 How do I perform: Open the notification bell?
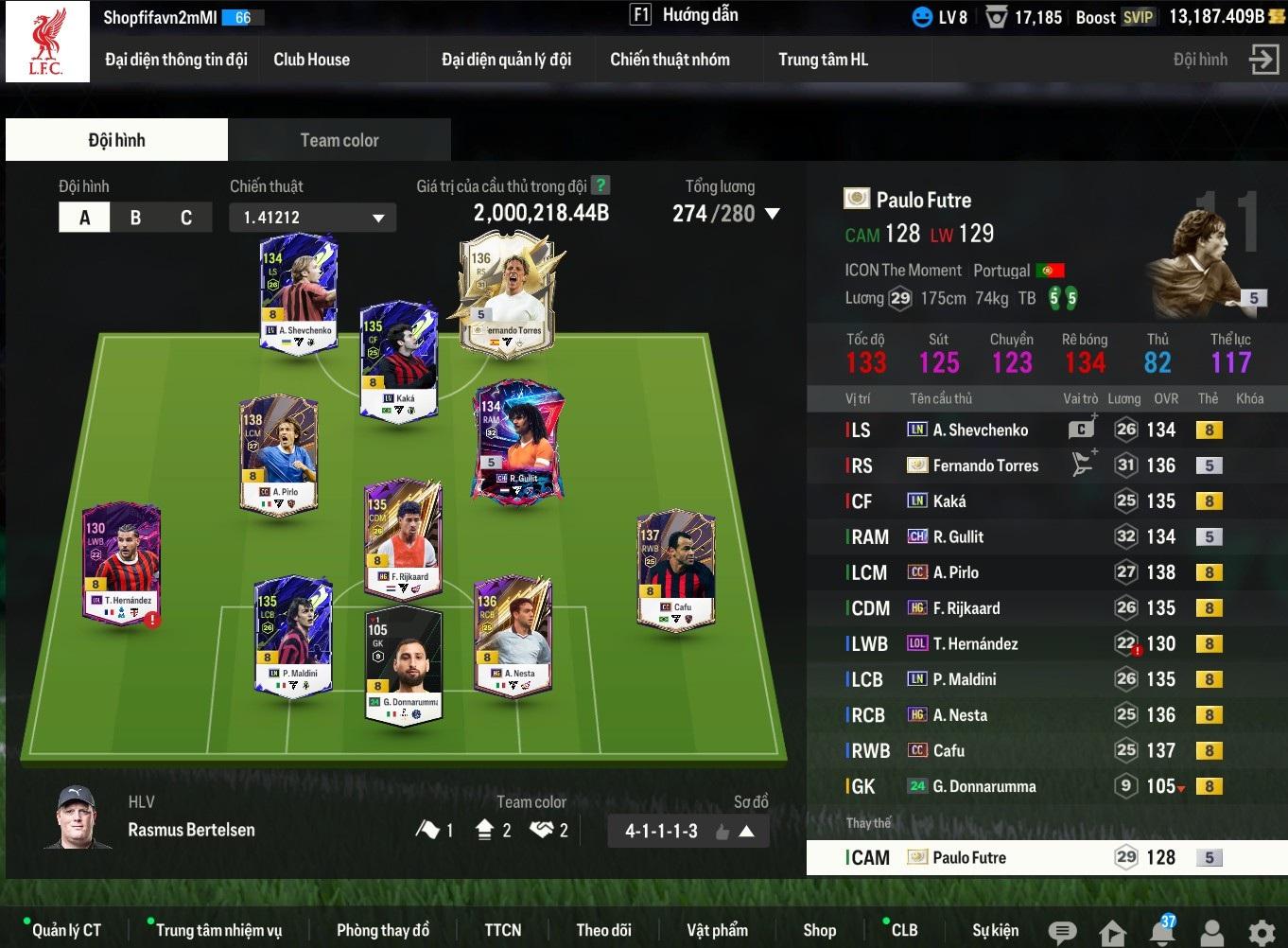(x=1162, y=931)
